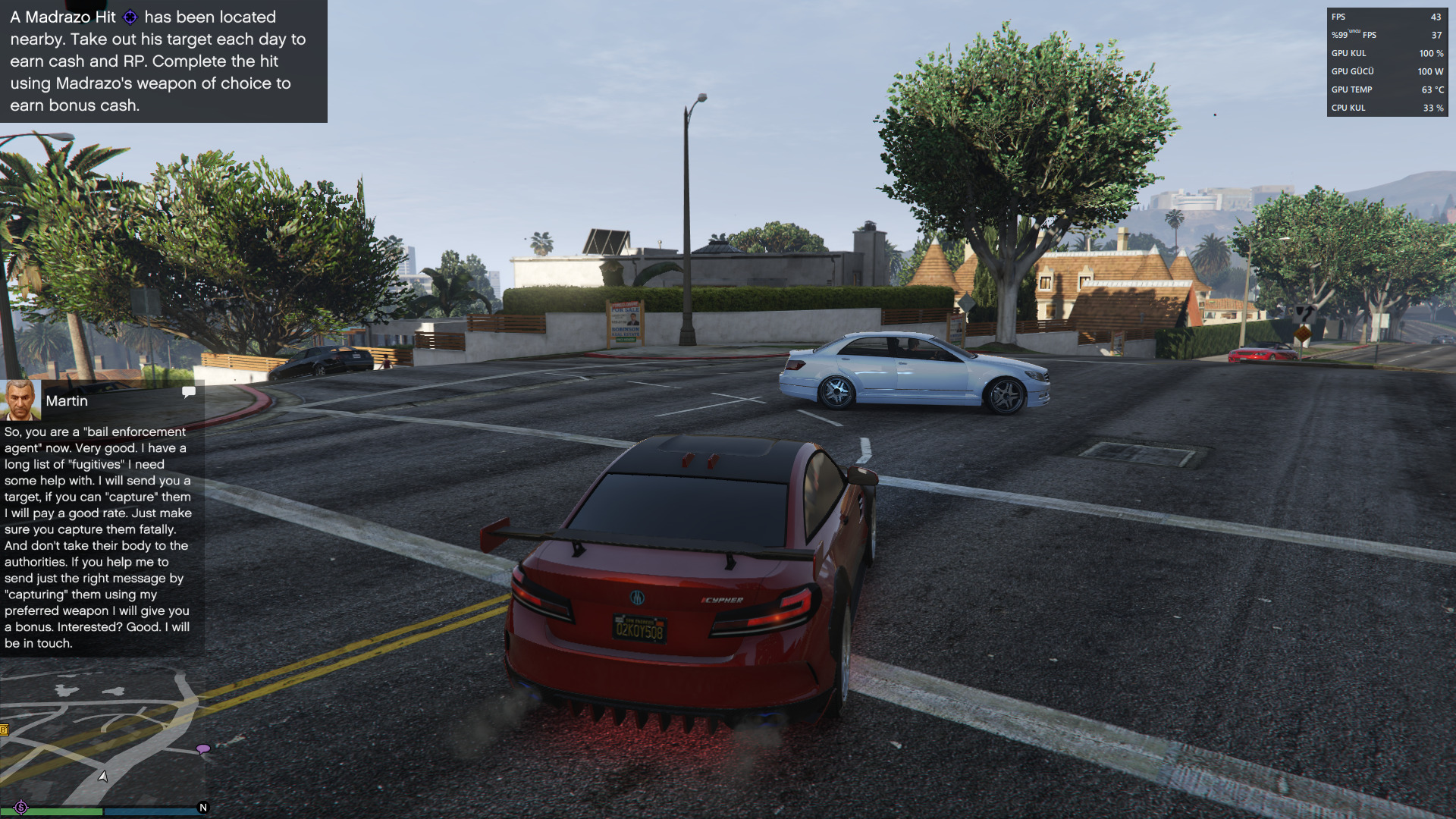
Task: Click the north N compass marker
Action: click(x=202, y=808)
